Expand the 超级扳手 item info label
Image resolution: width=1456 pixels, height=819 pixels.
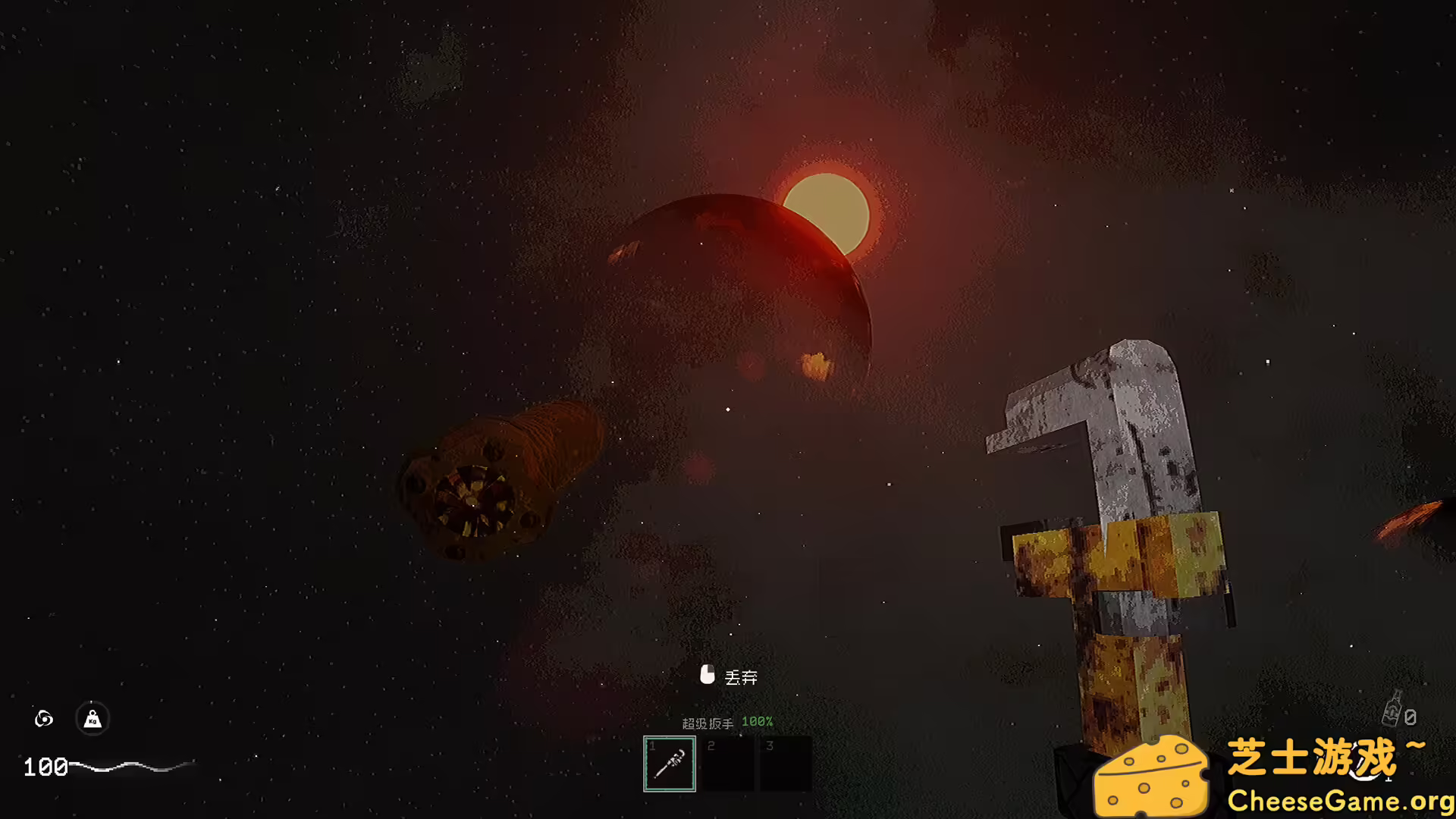click(709, 722)
